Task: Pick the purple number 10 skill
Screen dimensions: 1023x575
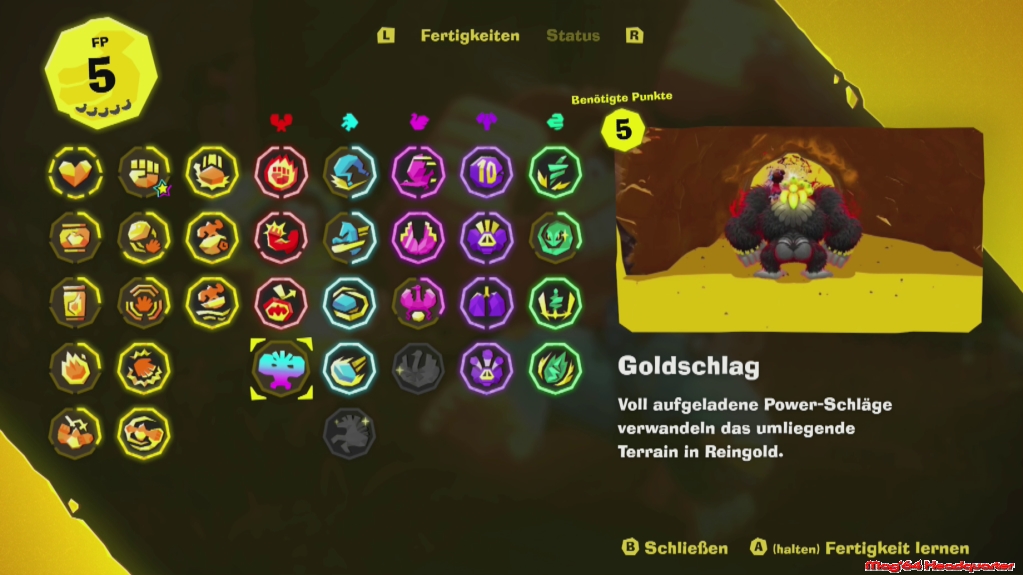Action: point(487,172)
